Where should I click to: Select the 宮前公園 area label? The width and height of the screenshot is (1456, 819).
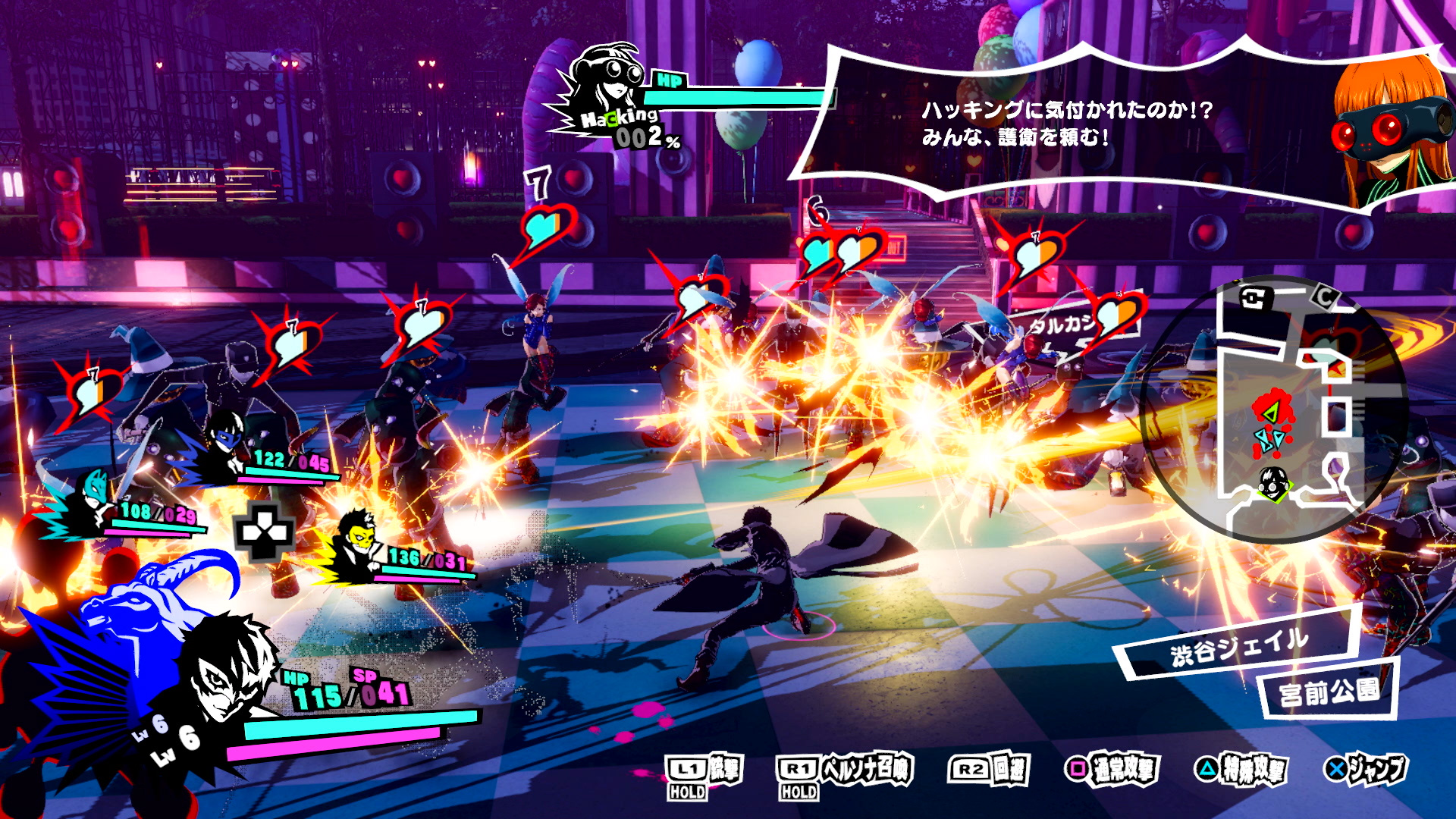1329,691
